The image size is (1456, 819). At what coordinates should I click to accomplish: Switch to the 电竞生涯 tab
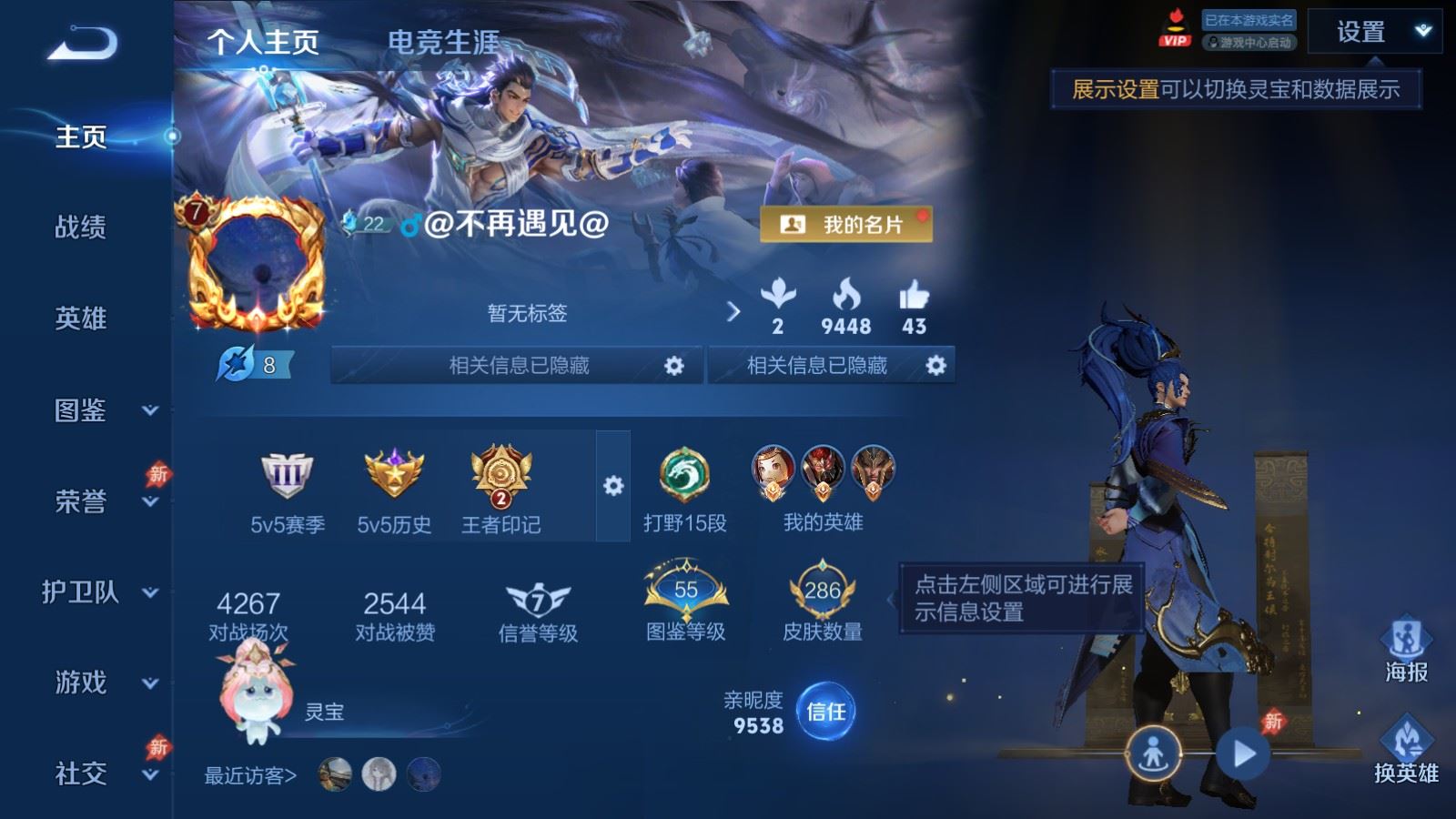pyautogui.click(x=445, y=42)
